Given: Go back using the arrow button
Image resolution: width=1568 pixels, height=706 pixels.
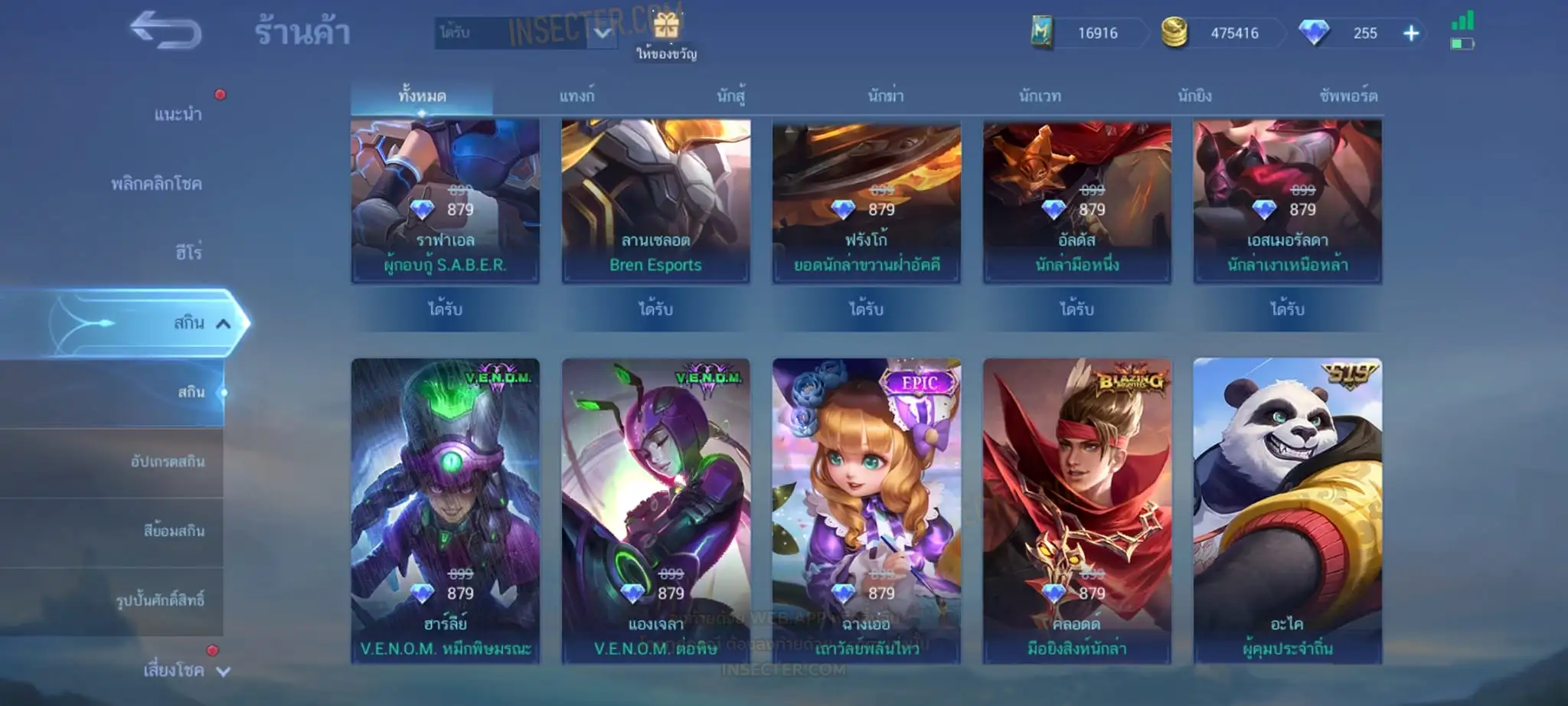Looking at the screenshot, I should (x=165, y=31).
